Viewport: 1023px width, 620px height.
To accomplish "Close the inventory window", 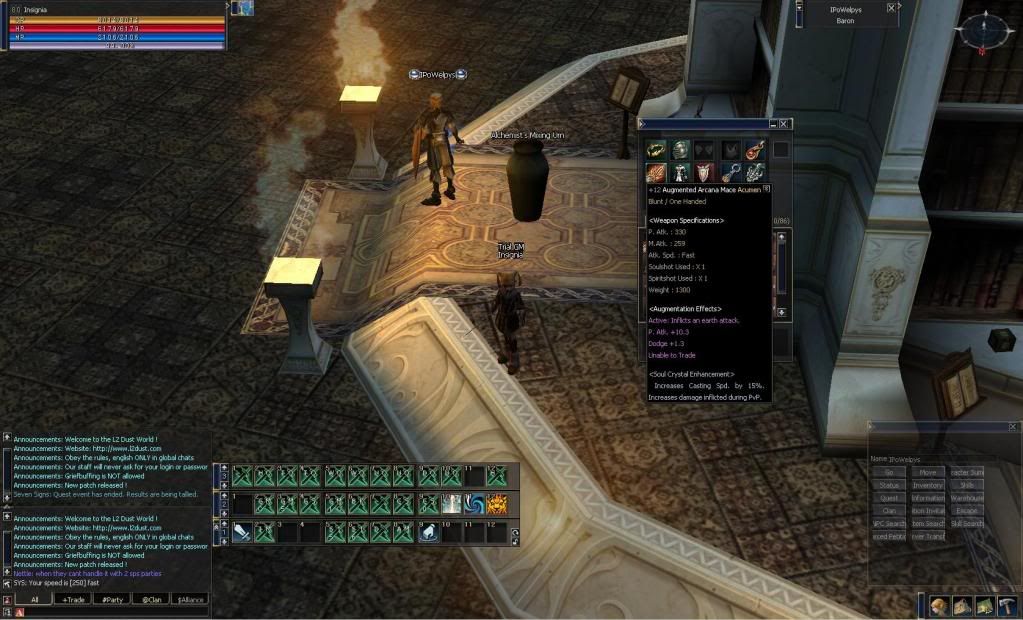I will pos(785,124).
